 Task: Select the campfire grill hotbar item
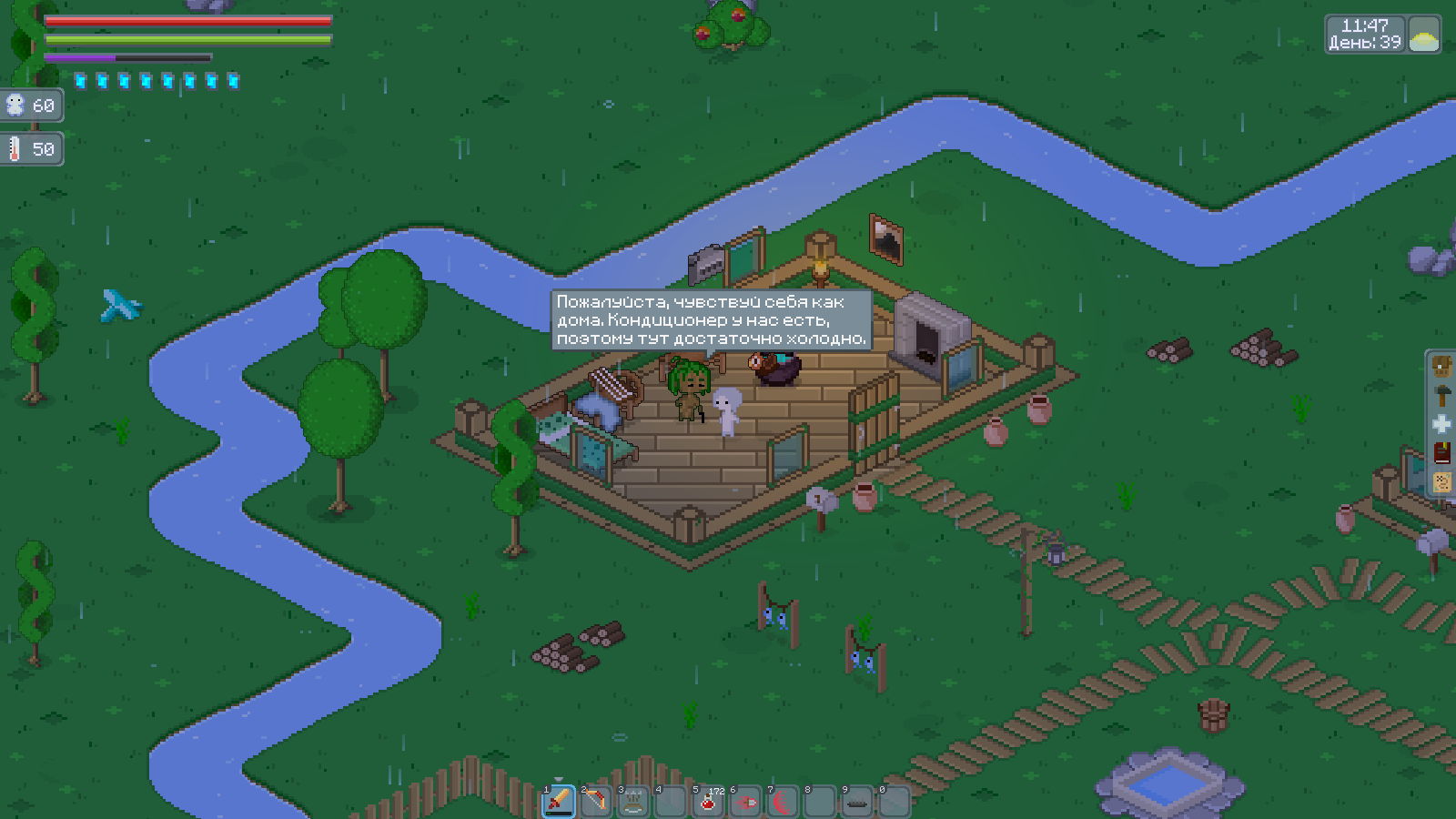pyautogui.click(x=633, y=802)
